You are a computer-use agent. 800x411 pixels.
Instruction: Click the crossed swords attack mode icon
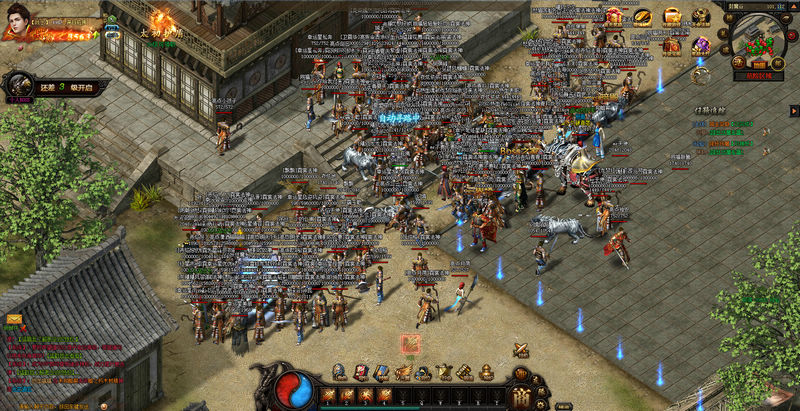pos(521,349)
